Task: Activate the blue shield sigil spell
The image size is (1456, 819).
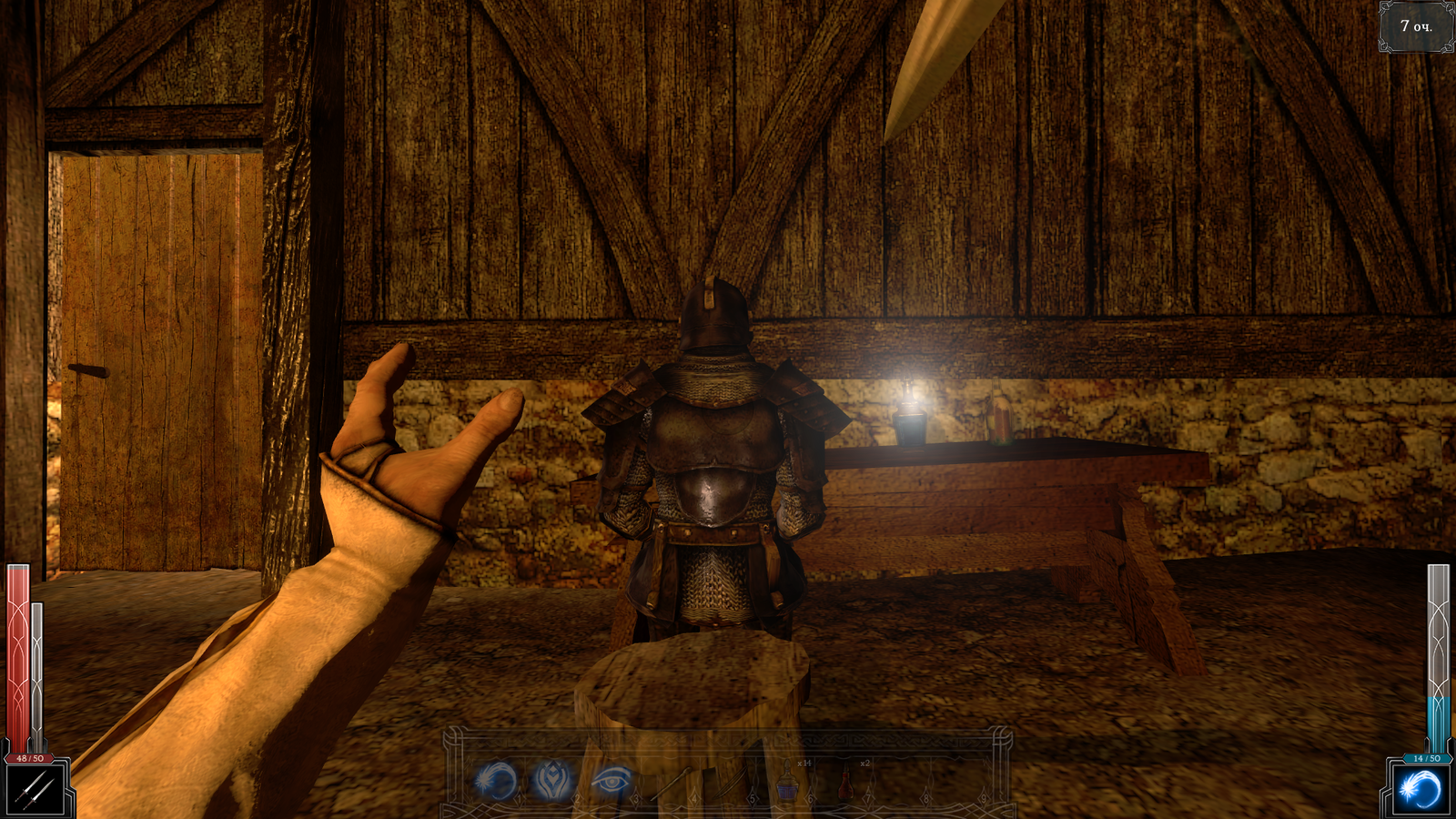Action: 552,781
